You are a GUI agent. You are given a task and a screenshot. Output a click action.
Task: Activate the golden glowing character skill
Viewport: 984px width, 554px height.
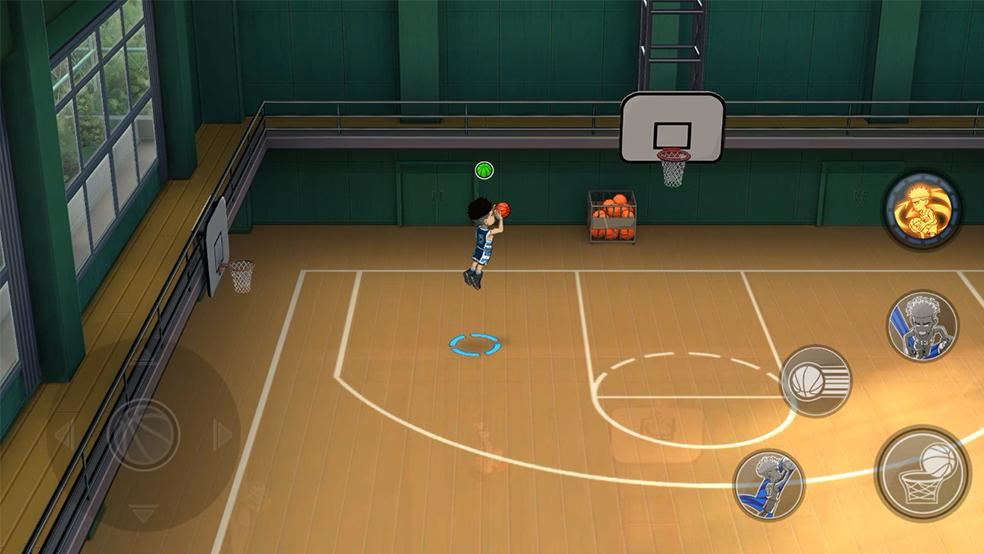click(x=922, y=210)
